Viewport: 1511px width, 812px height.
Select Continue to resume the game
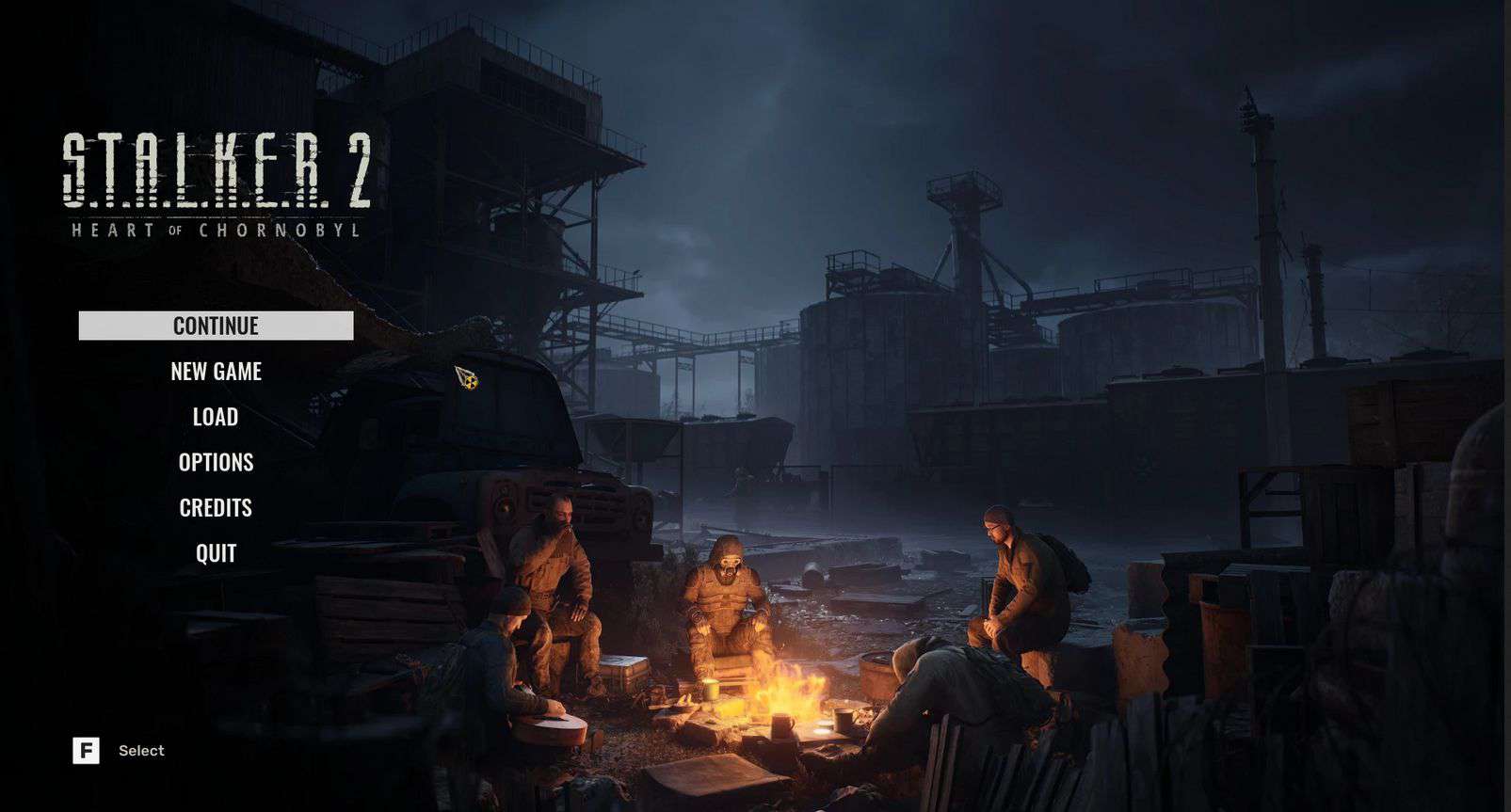(x=216, y=326)
